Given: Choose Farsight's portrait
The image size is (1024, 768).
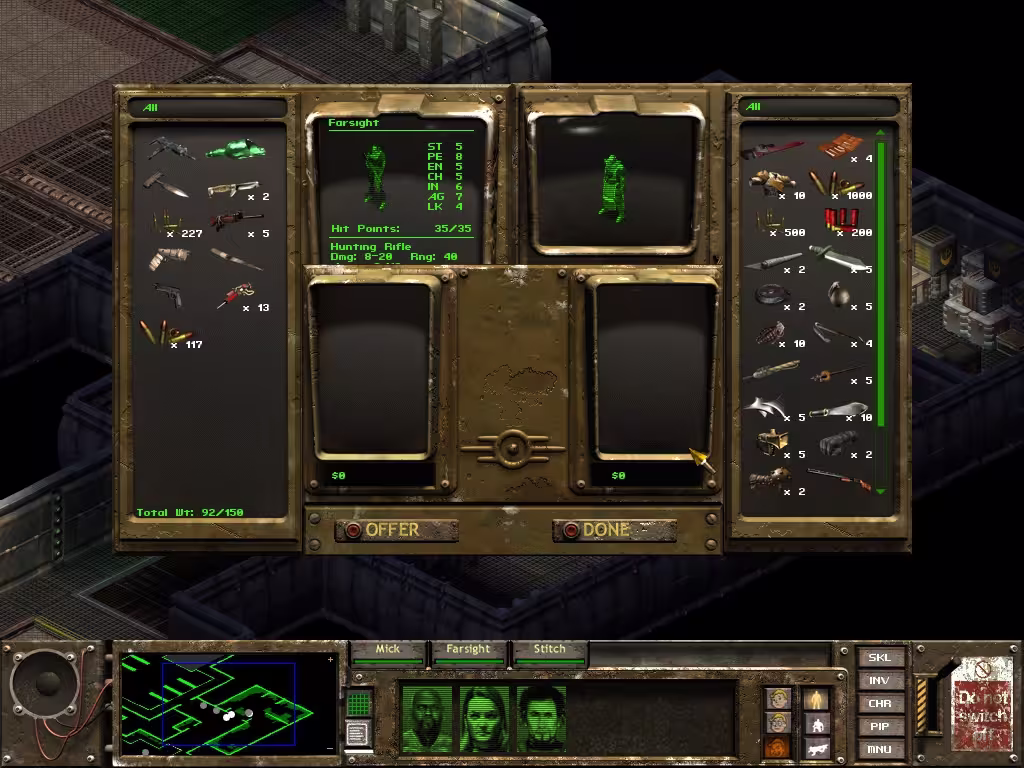Looking at the screenshot, I should coord(485,718).
